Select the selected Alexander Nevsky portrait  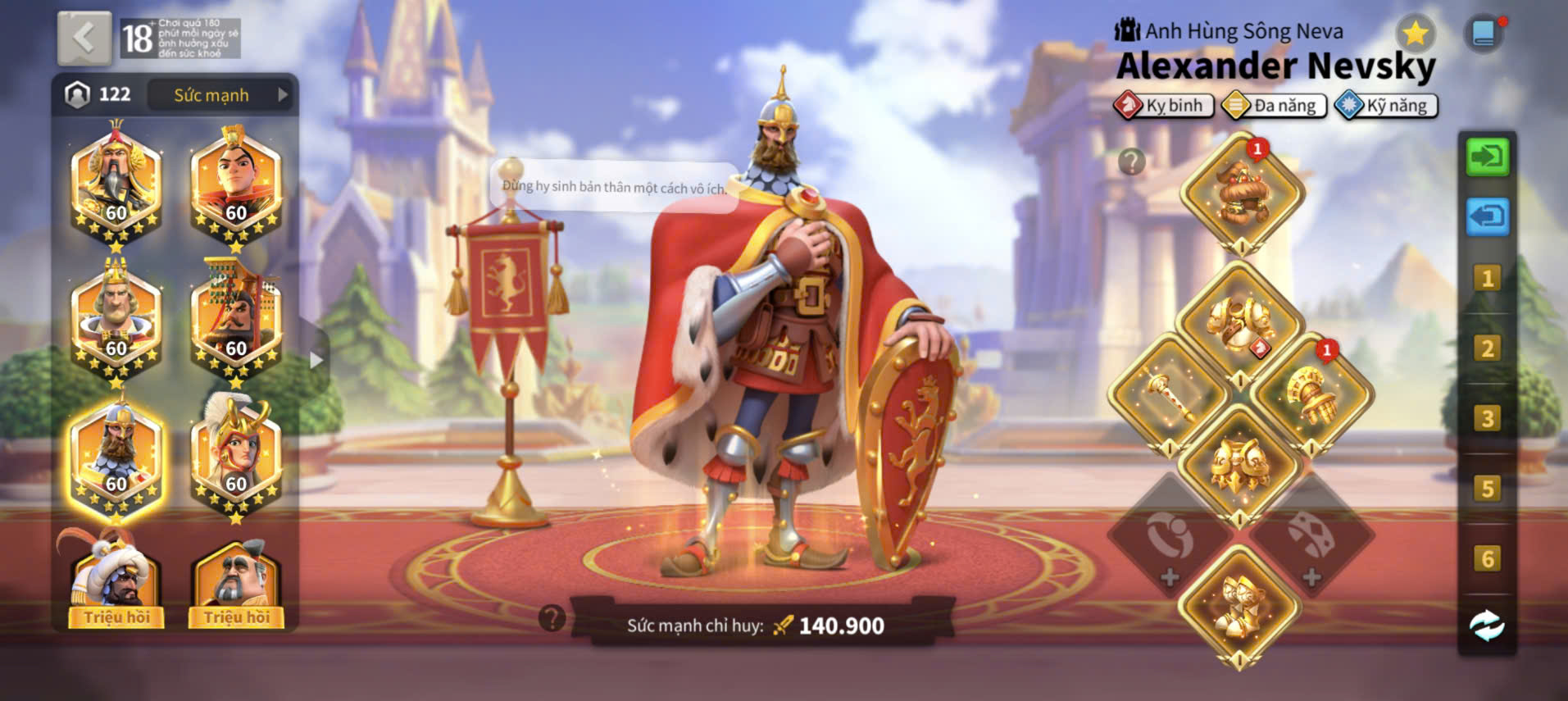[116, 457]
